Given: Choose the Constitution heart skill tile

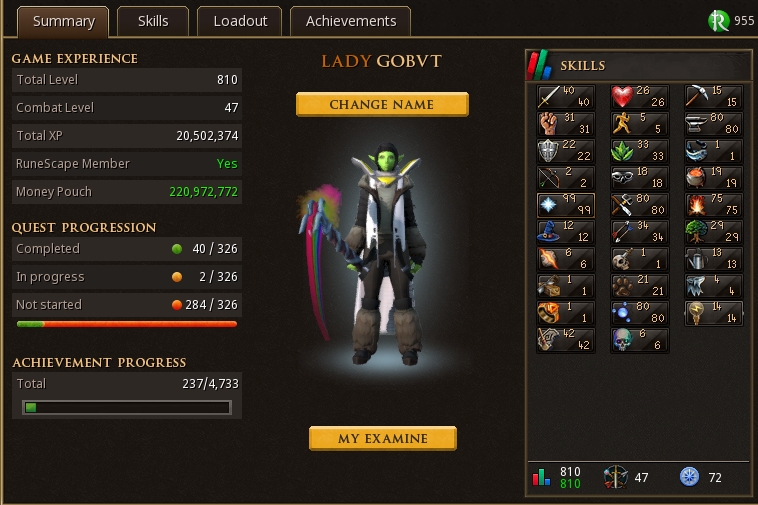Looking at the screenshot, I should click(x=639, y=97).
